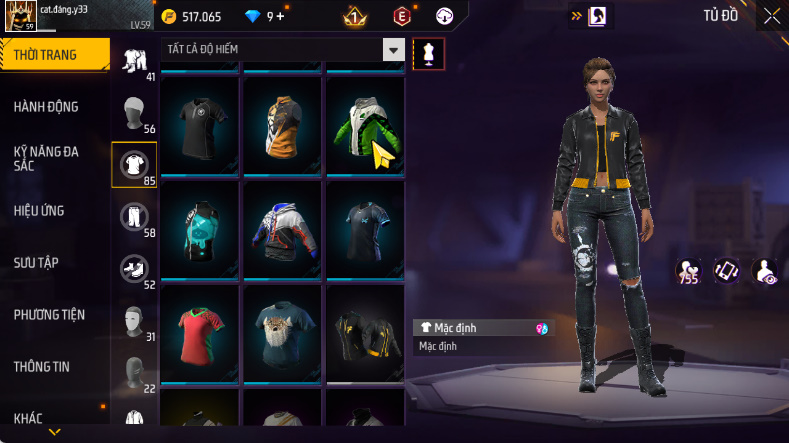This screenshot has height=443, width=789.
Task: Select the shoes category icon
Action: point(134,268)
